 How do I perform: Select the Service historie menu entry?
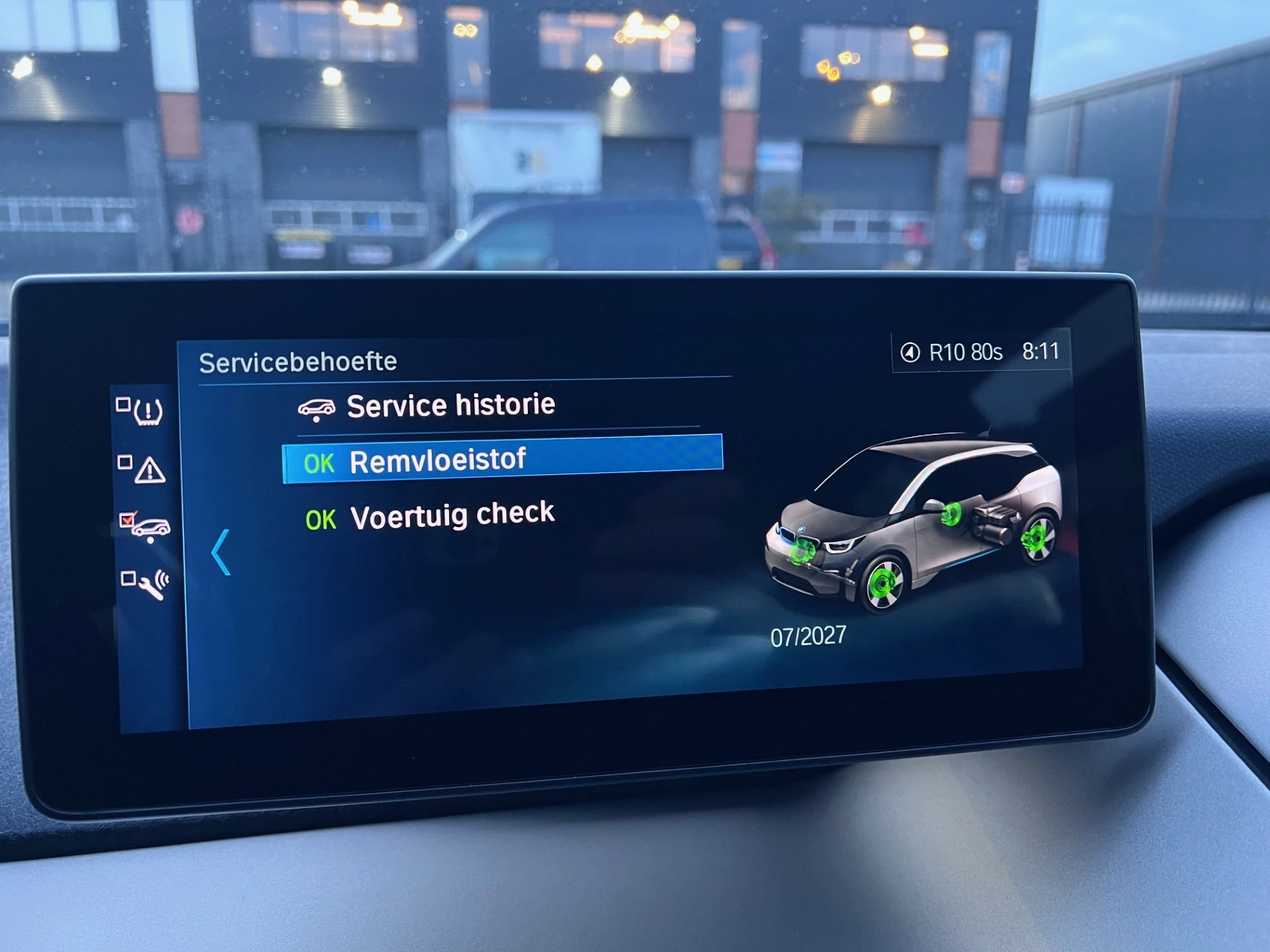pos(451,403)
